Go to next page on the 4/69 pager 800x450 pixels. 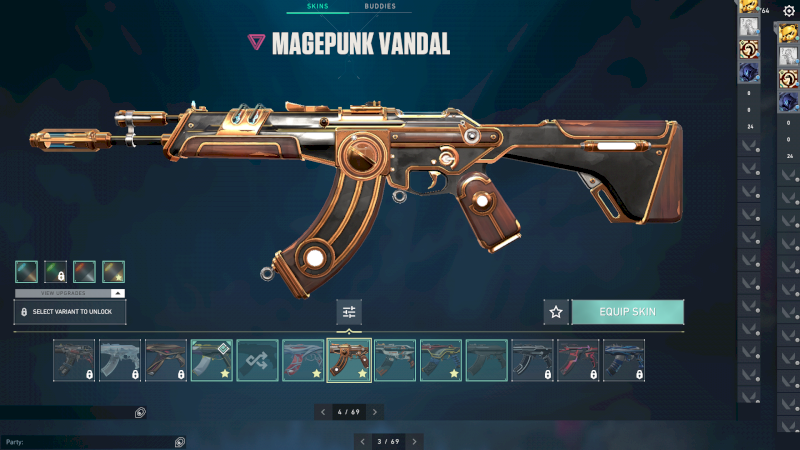coord(375,412)
